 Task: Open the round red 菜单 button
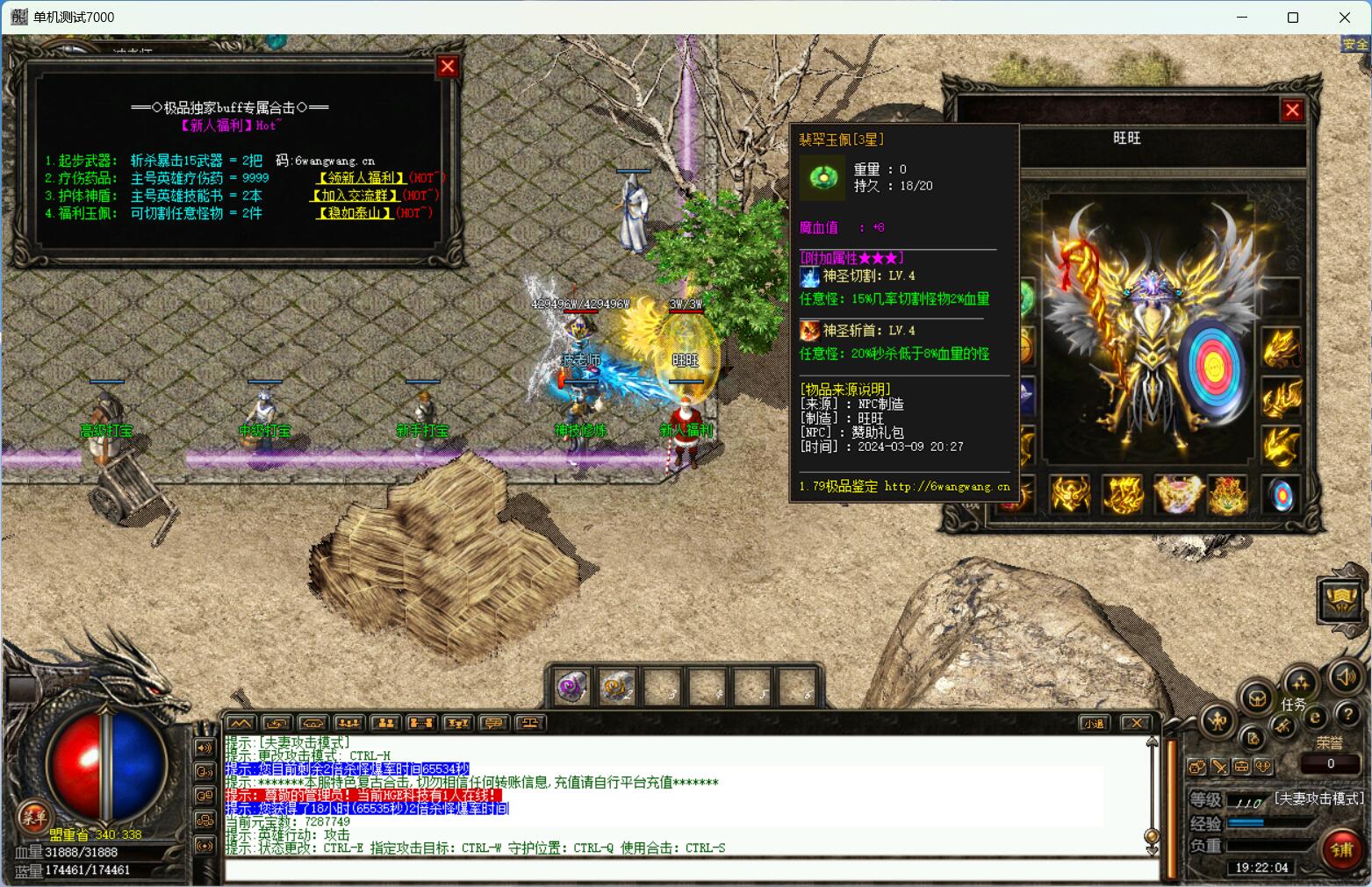point(33,816)
